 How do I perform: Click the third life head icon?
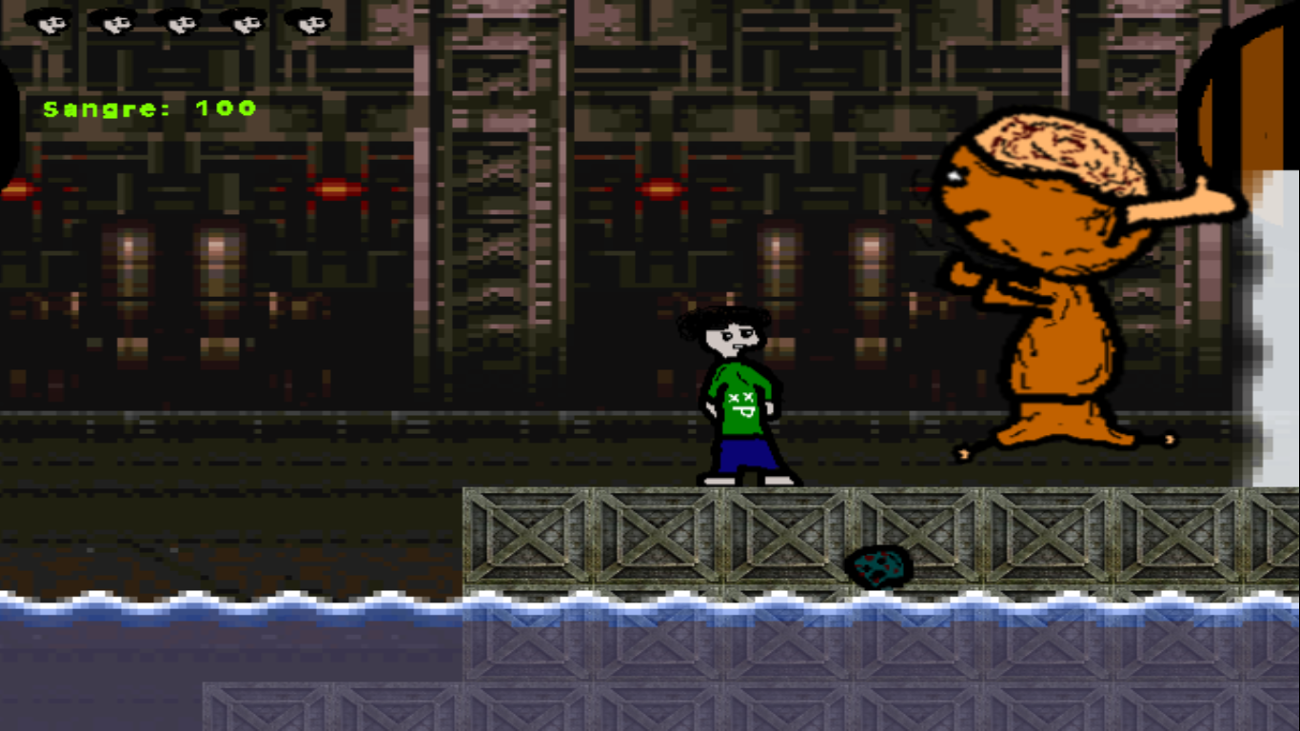click(179, 19)
